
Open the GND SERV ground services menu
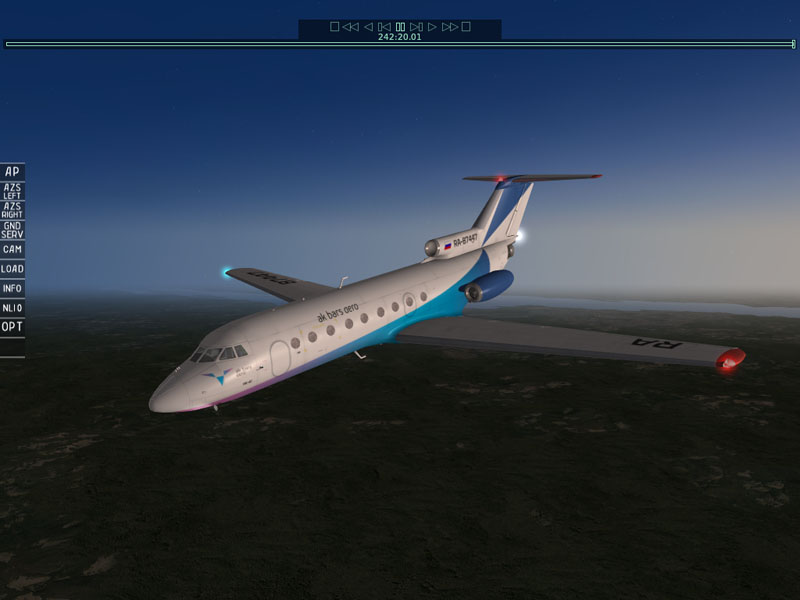click(x=12, y=230)
